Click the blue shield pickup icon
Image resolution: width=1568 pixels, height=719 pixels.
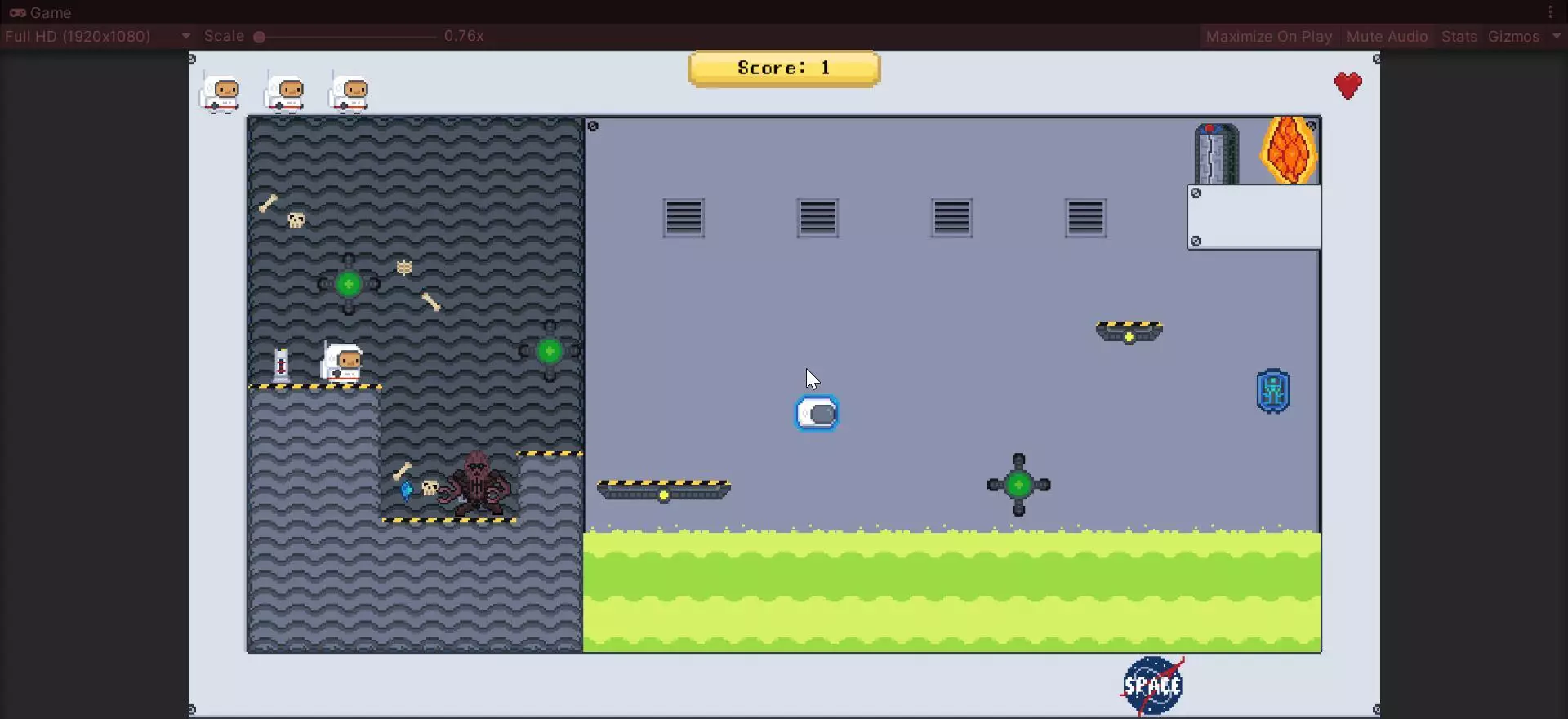click(x=1274, y=391)
